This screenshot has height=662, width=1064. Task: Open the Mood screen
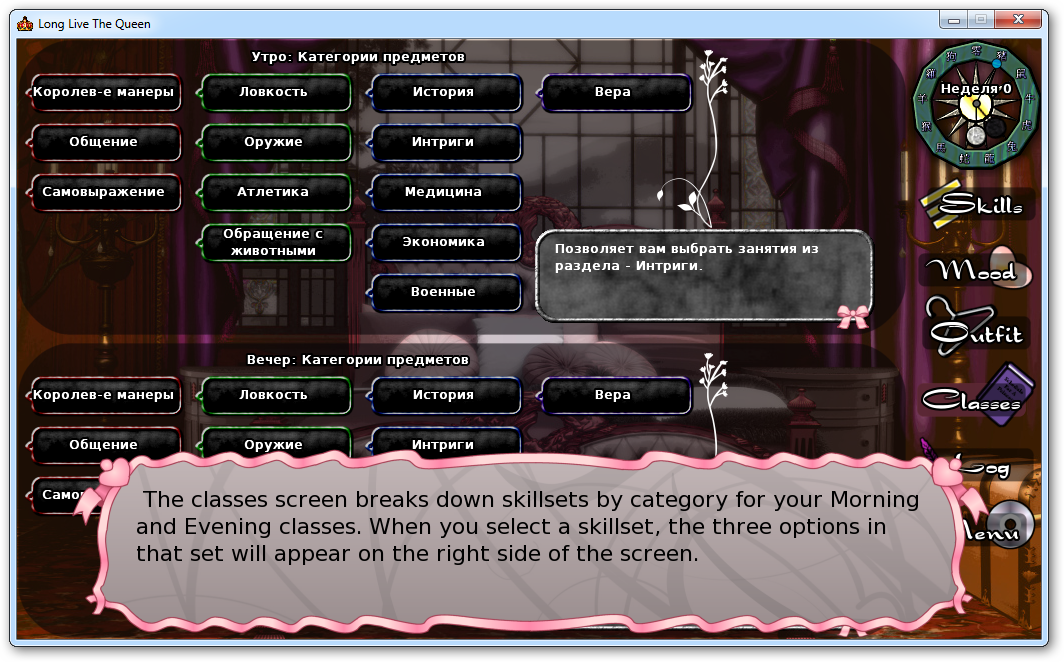point(968,270)
